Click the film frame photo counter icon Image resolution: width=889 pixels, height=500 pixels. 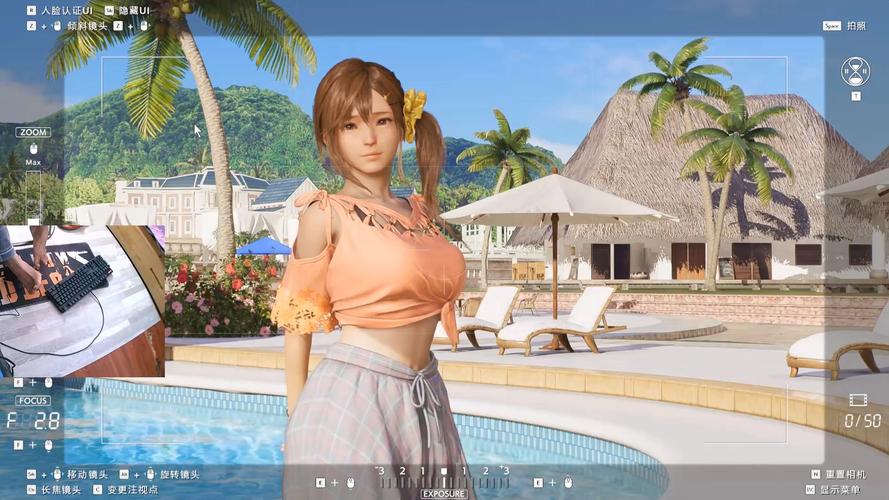coord(858,399)
